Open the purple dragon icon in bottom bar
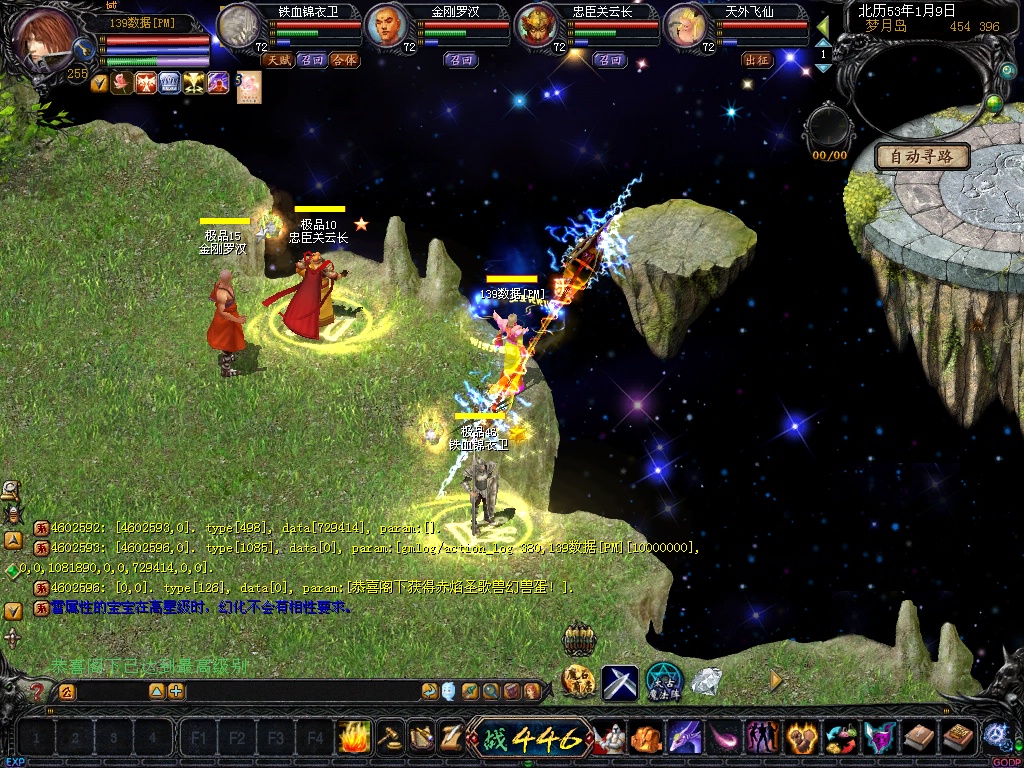 pyautogui.click(x=685, y=739)
